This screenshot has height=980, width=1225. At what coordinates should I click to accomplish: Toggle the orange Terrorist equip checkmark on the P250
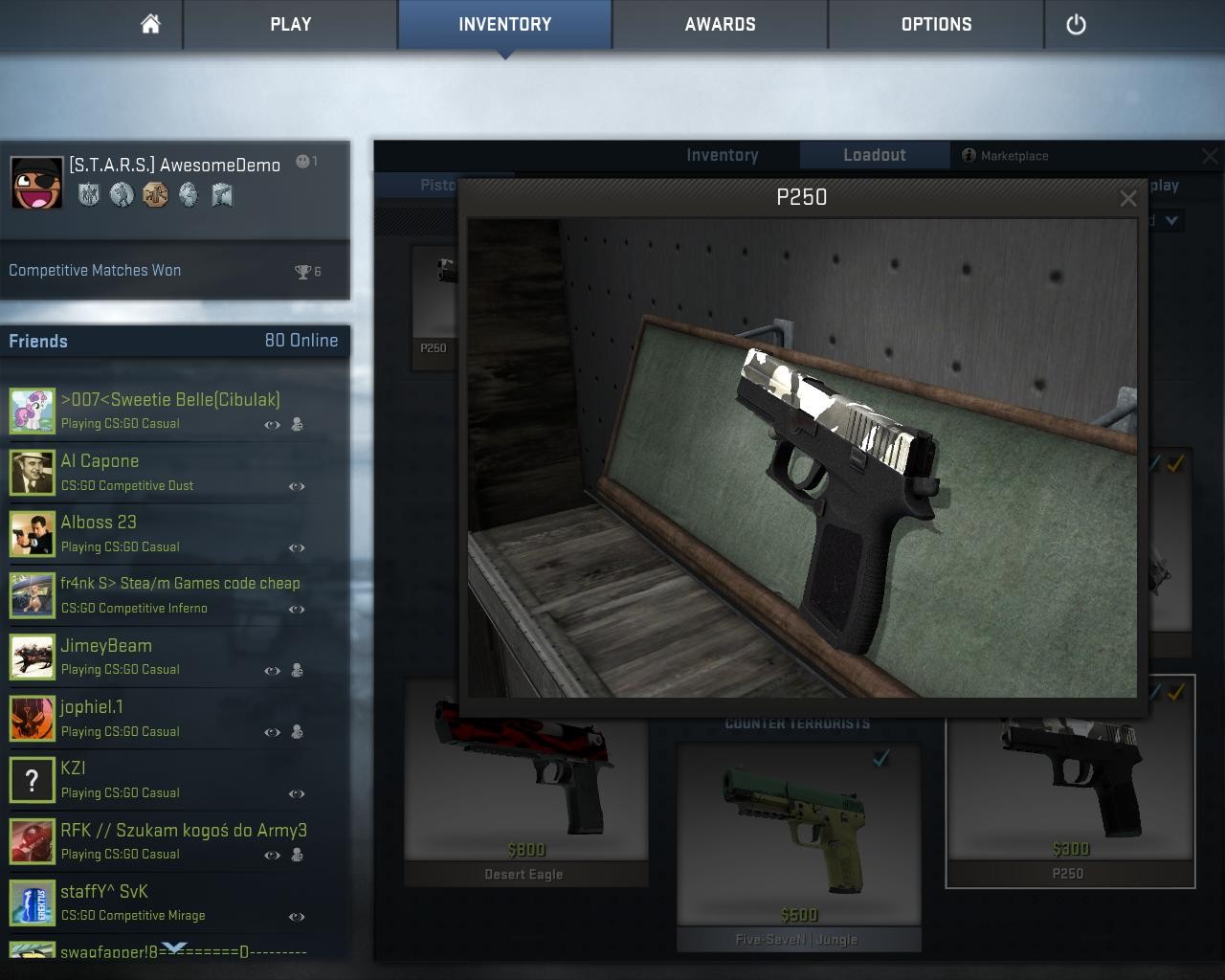(x=1174, y=692)
